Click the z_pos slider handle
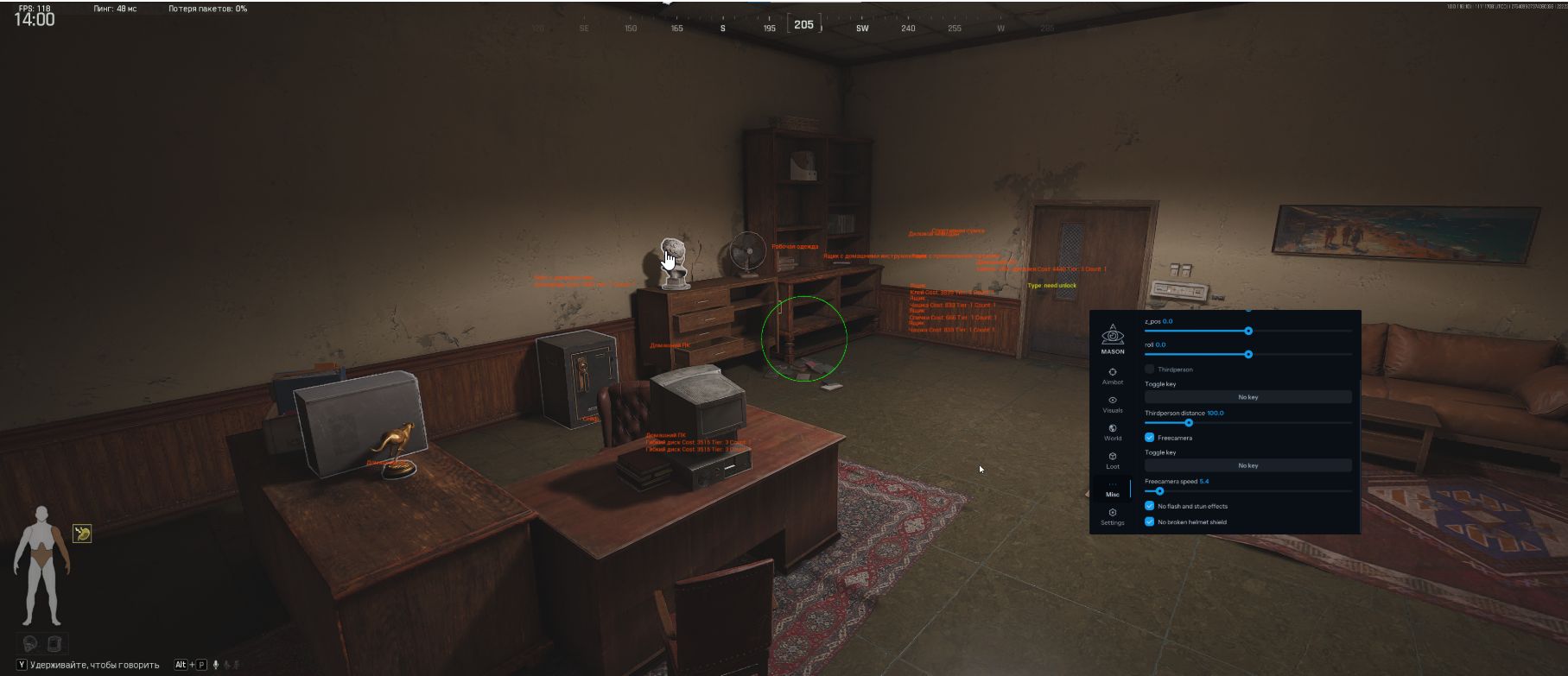This screenshot has height=676, width=1568. click(x=1248, y=331)
